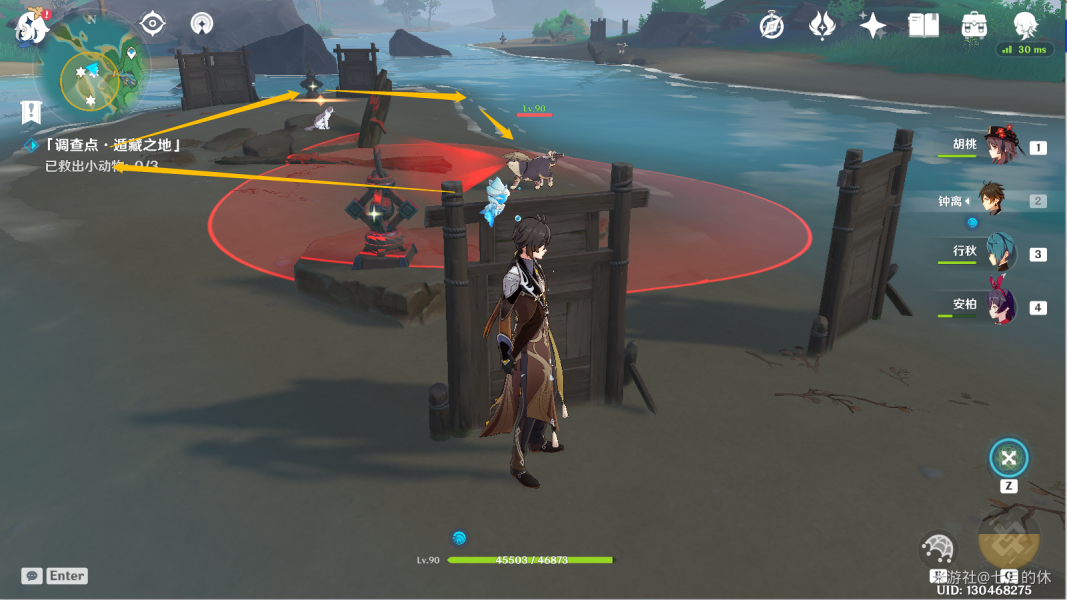This screenshot has height=600, width=1067.
Task: Open the four-pointed star wish icon
Action: click(x=872, y=26)
